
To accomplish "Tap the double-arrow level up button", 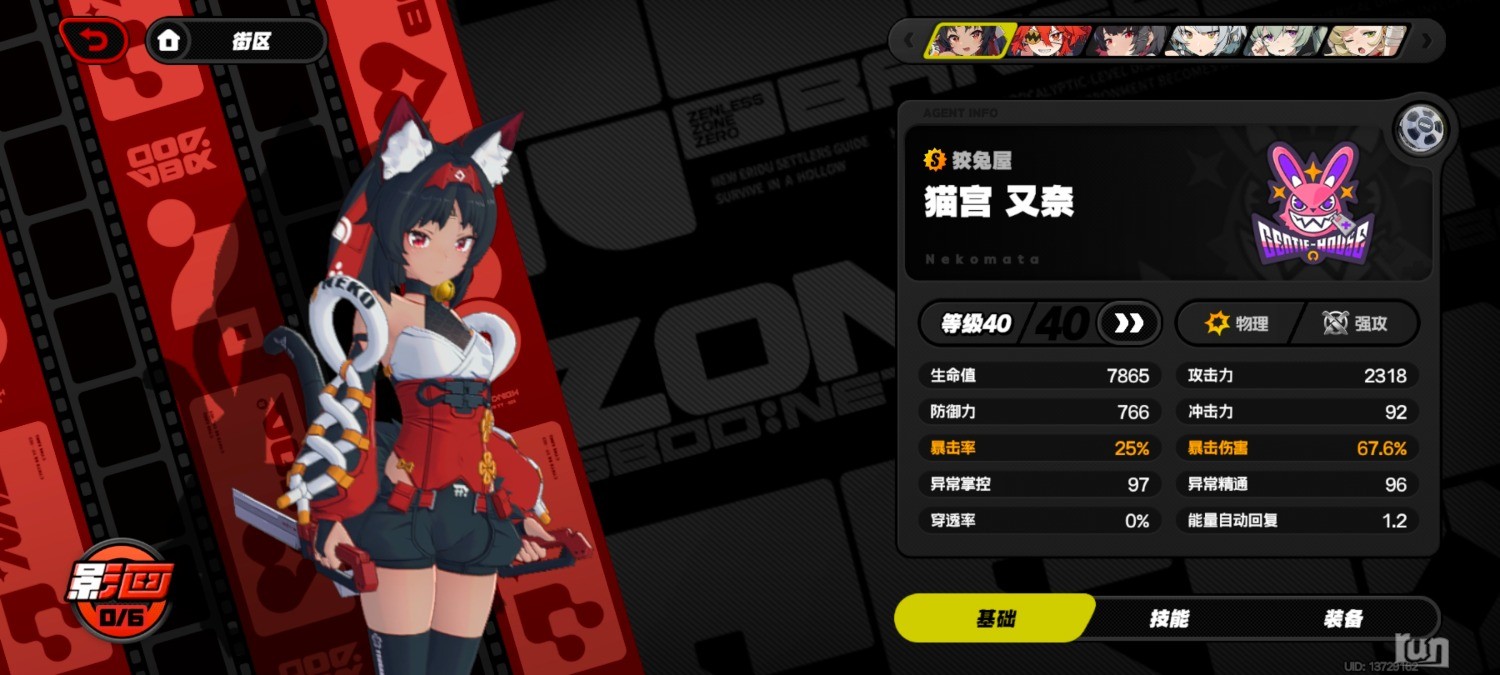I will [x=1129, y=323].
